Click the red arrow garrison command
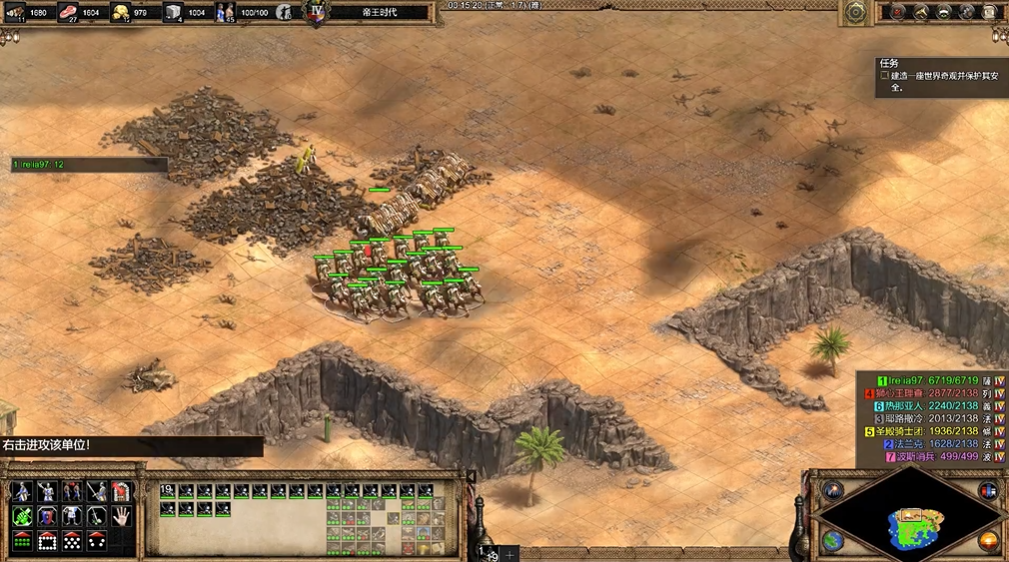The width and height of the screenshot is (1009, 562). pyautogui.click(x=121, y=491)
